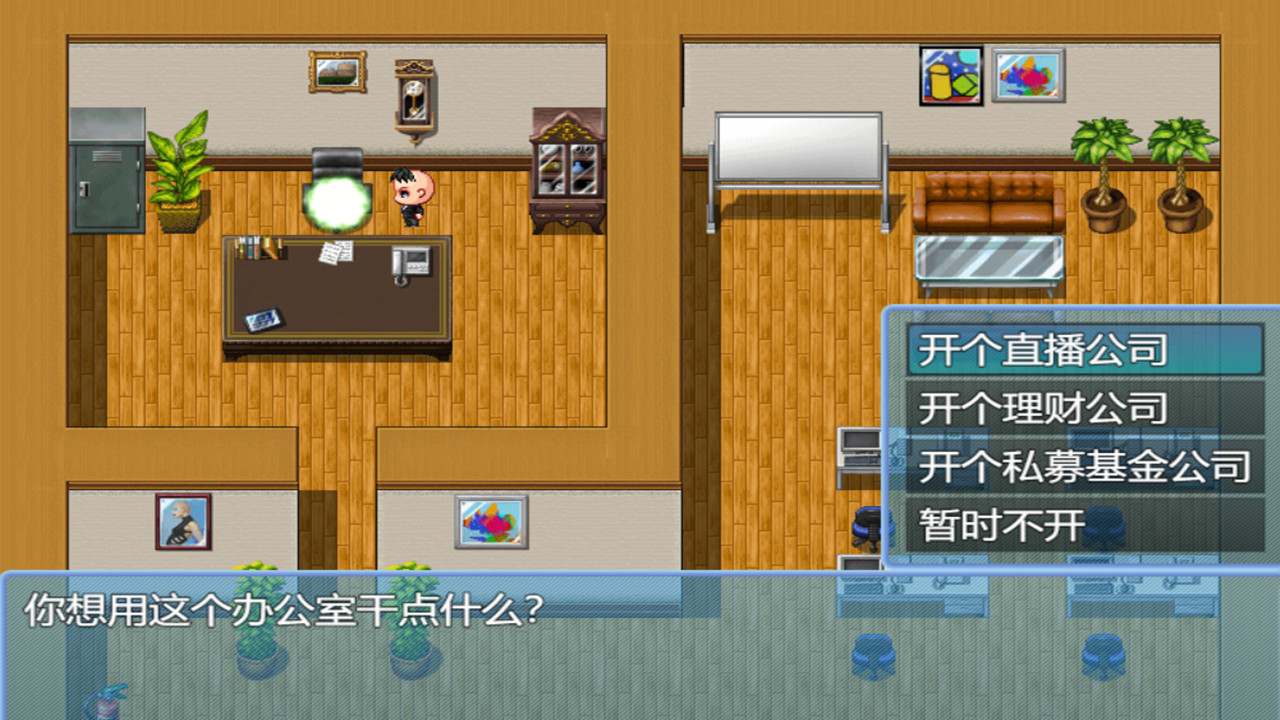Screen dimensions: 1280x720
Task: Click the player character sprite
Action: (x=412, y=196)
